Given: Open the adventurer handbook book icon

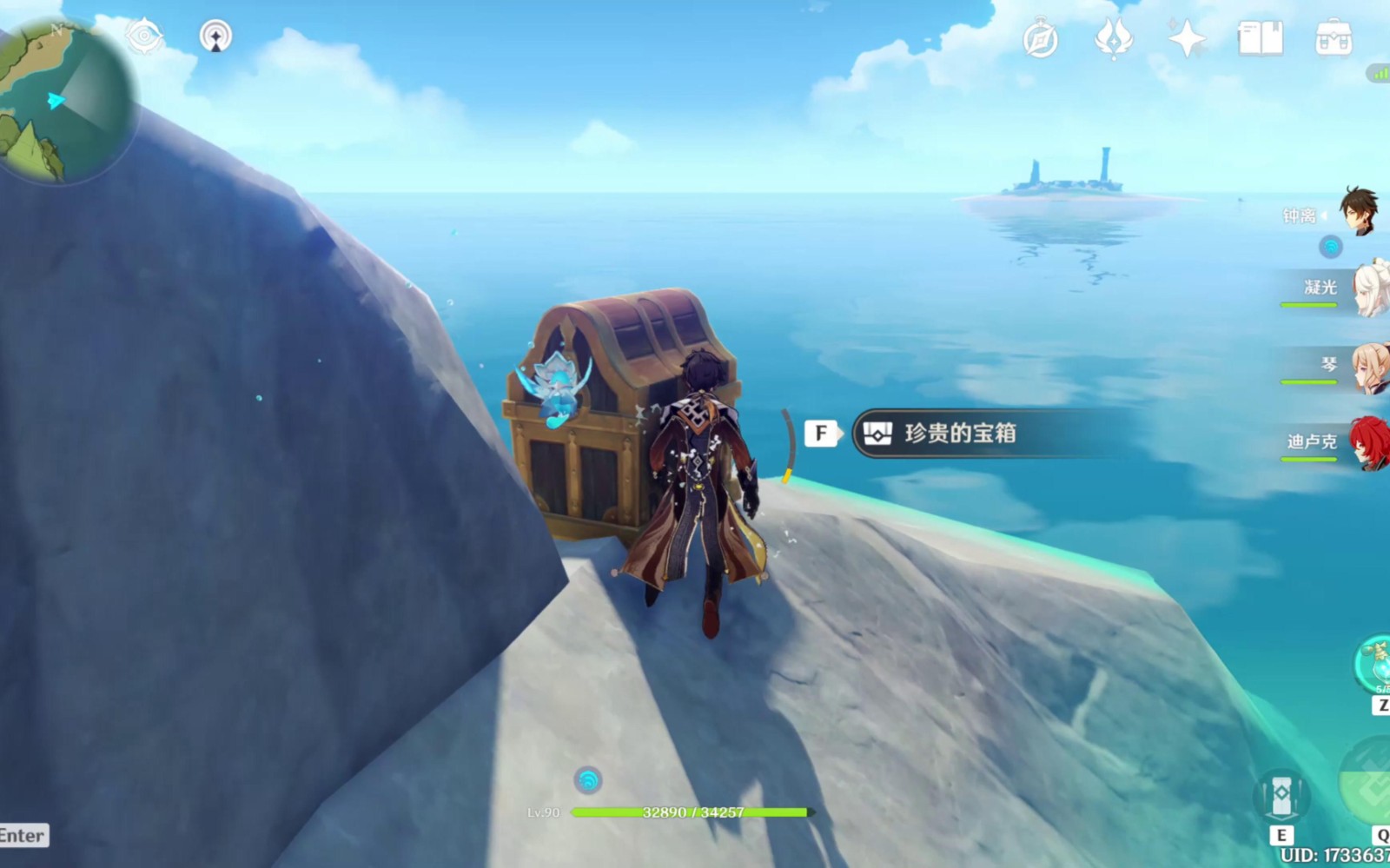Looking at the screenshot, I should tap(1260, 39).
